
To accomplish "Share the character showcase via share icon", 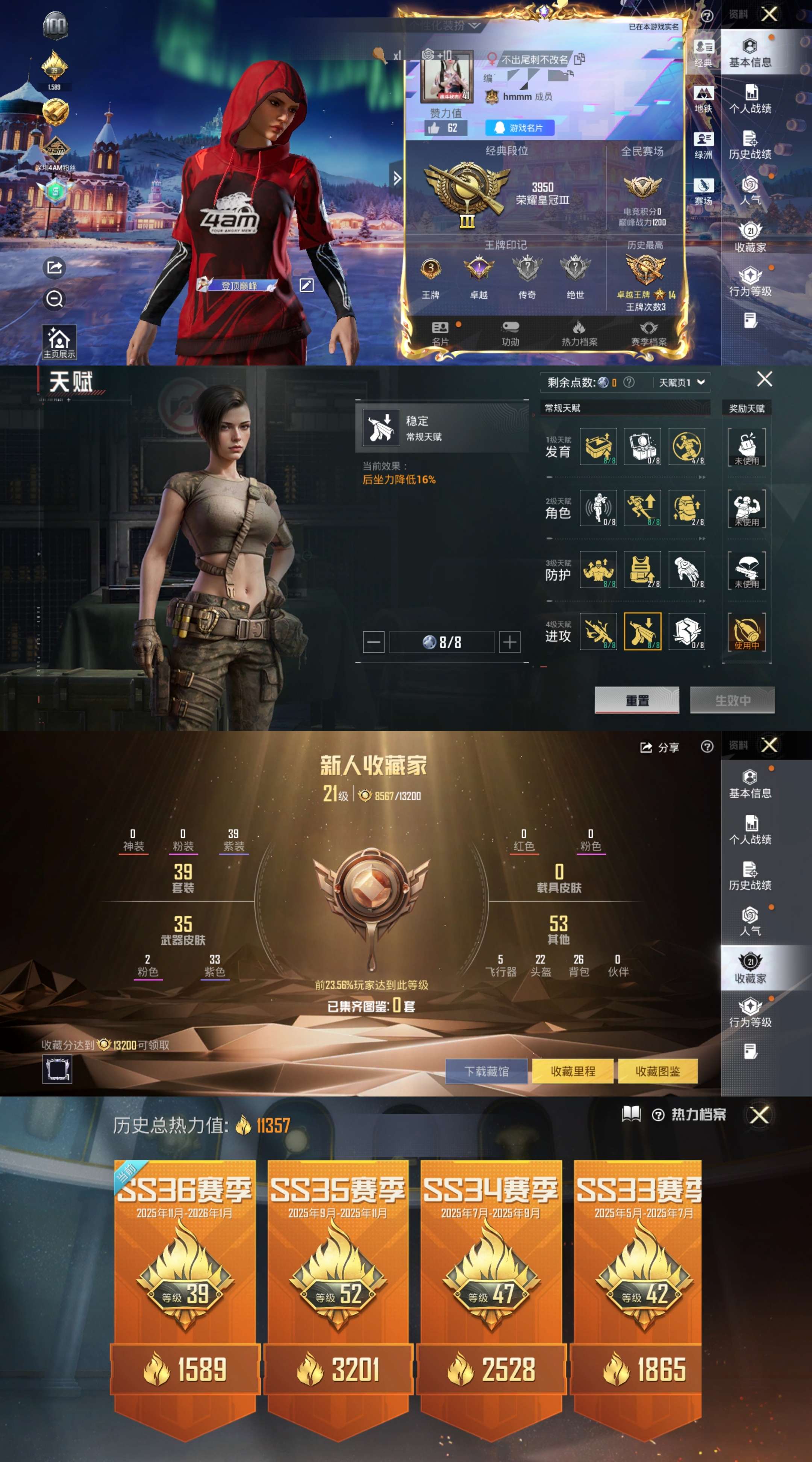I will tap(54, 268).
